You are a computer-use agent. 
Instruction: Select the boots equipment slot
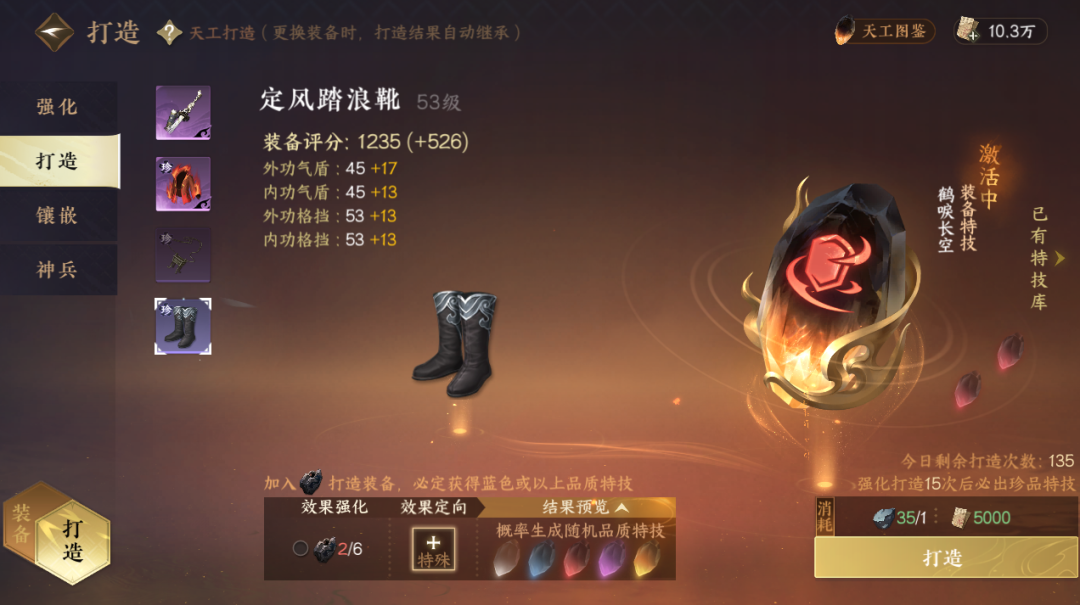(x=183, y=326)
